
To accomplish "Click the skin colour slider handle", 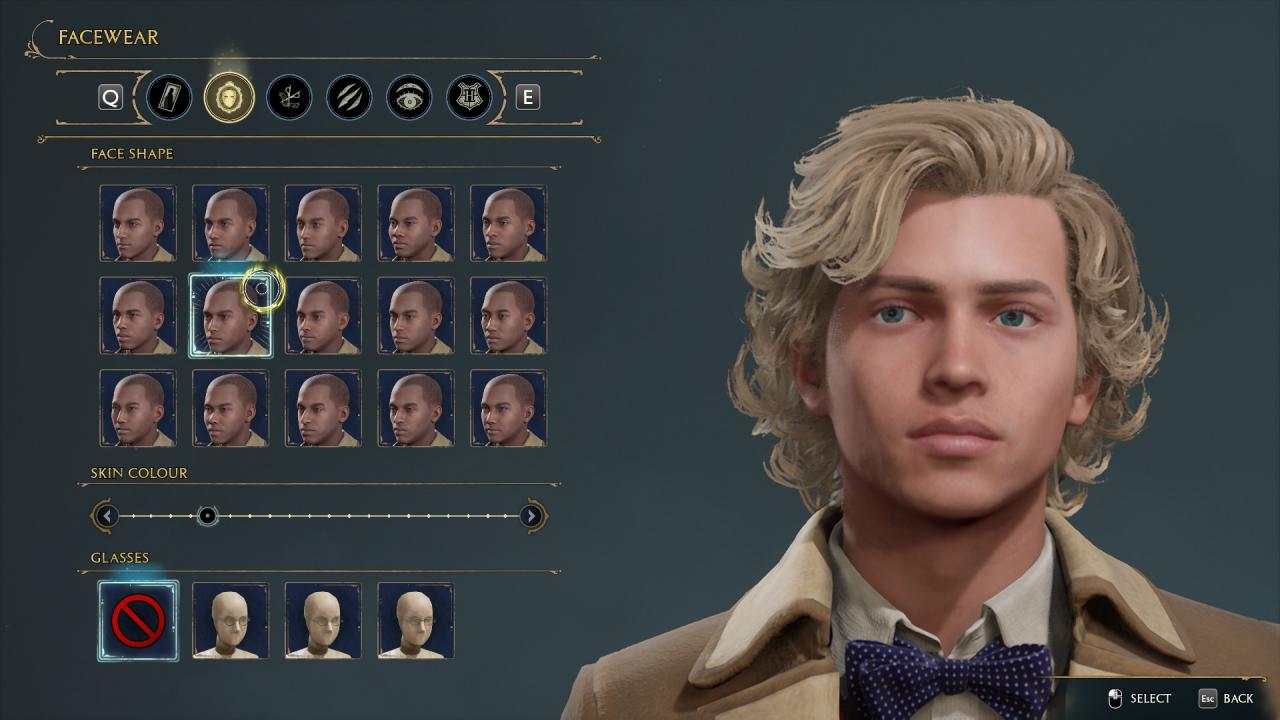I will tap(207, 516).
